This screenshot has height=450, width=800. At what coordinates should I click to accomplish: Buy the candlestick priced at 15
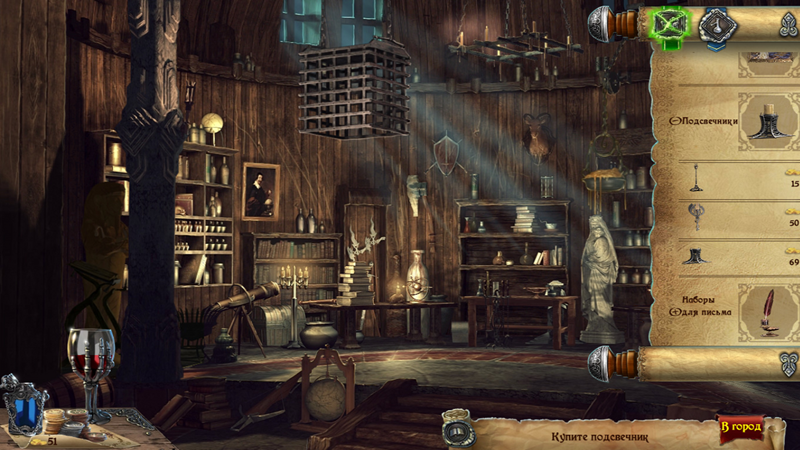point(694,177)
